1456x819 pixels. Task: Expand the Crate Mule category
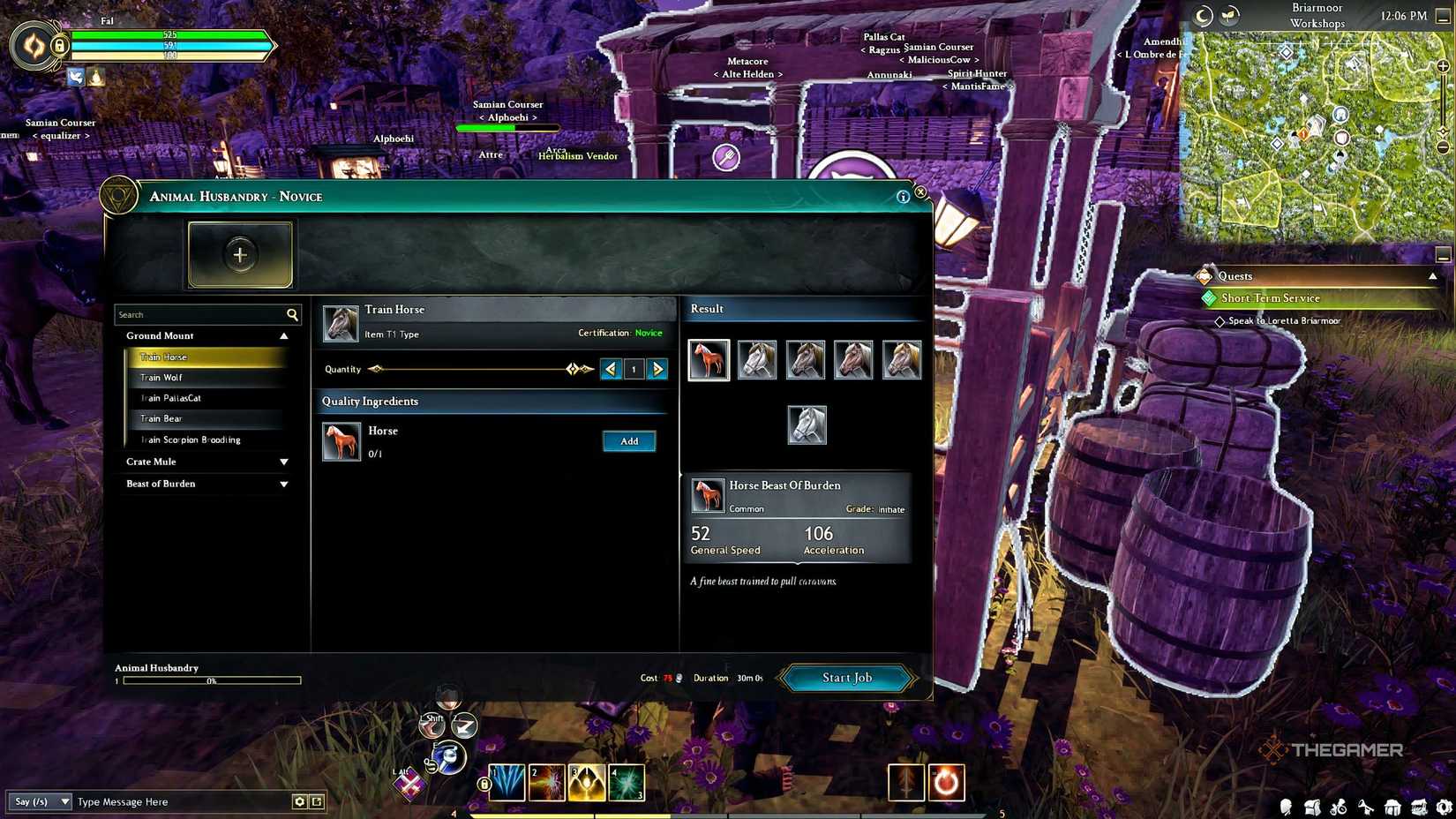[283, 461]
